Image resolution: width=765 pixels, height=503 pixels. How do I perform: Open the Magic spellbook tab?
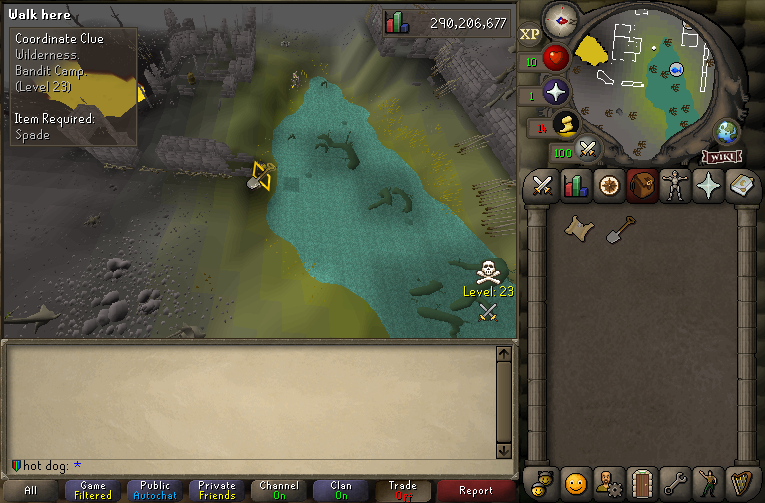click(x=742, y=186)
